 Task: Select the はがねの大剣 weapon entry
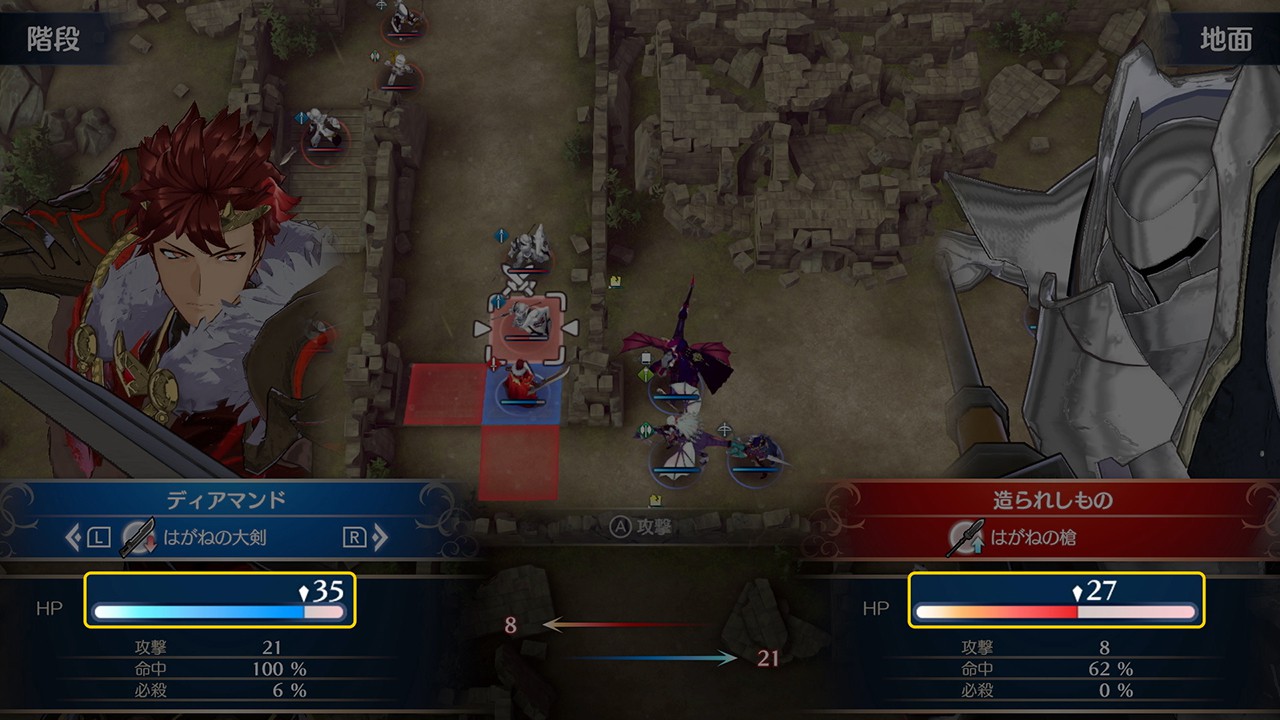click(x=214, y=538)
